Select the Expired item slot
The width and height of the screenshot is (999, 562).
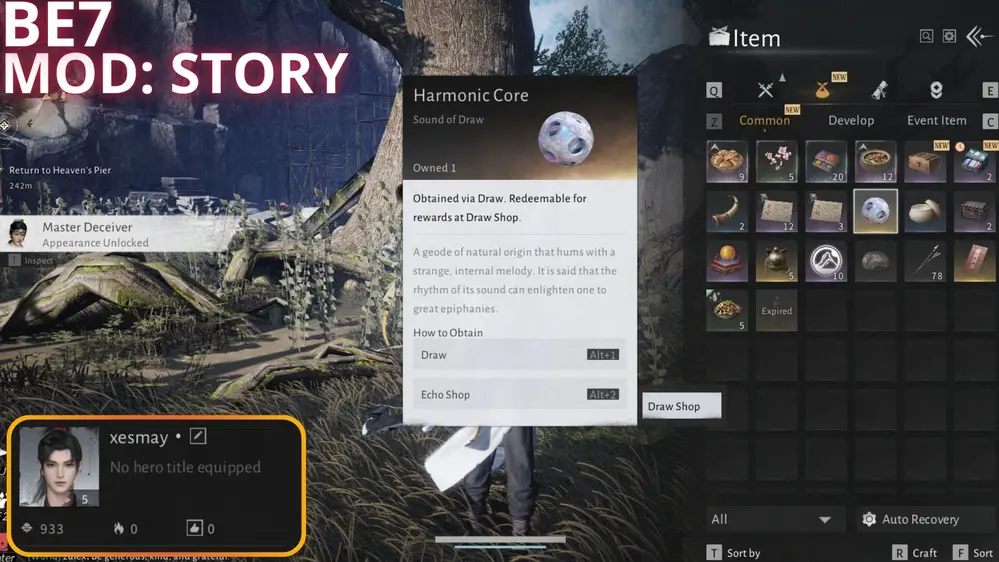point(776,309)
